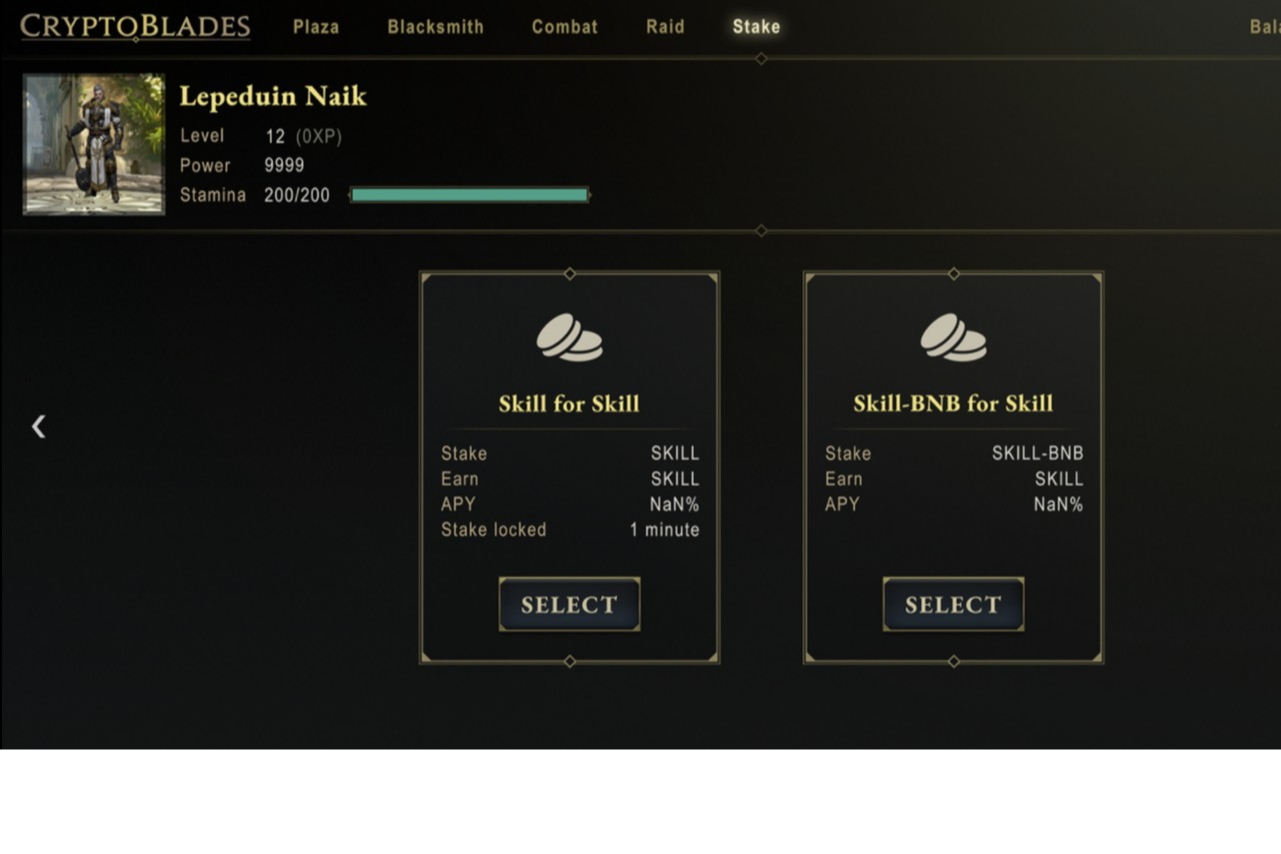
Task: Select the Skill for Skill staking pool
Action: (569, 604)
